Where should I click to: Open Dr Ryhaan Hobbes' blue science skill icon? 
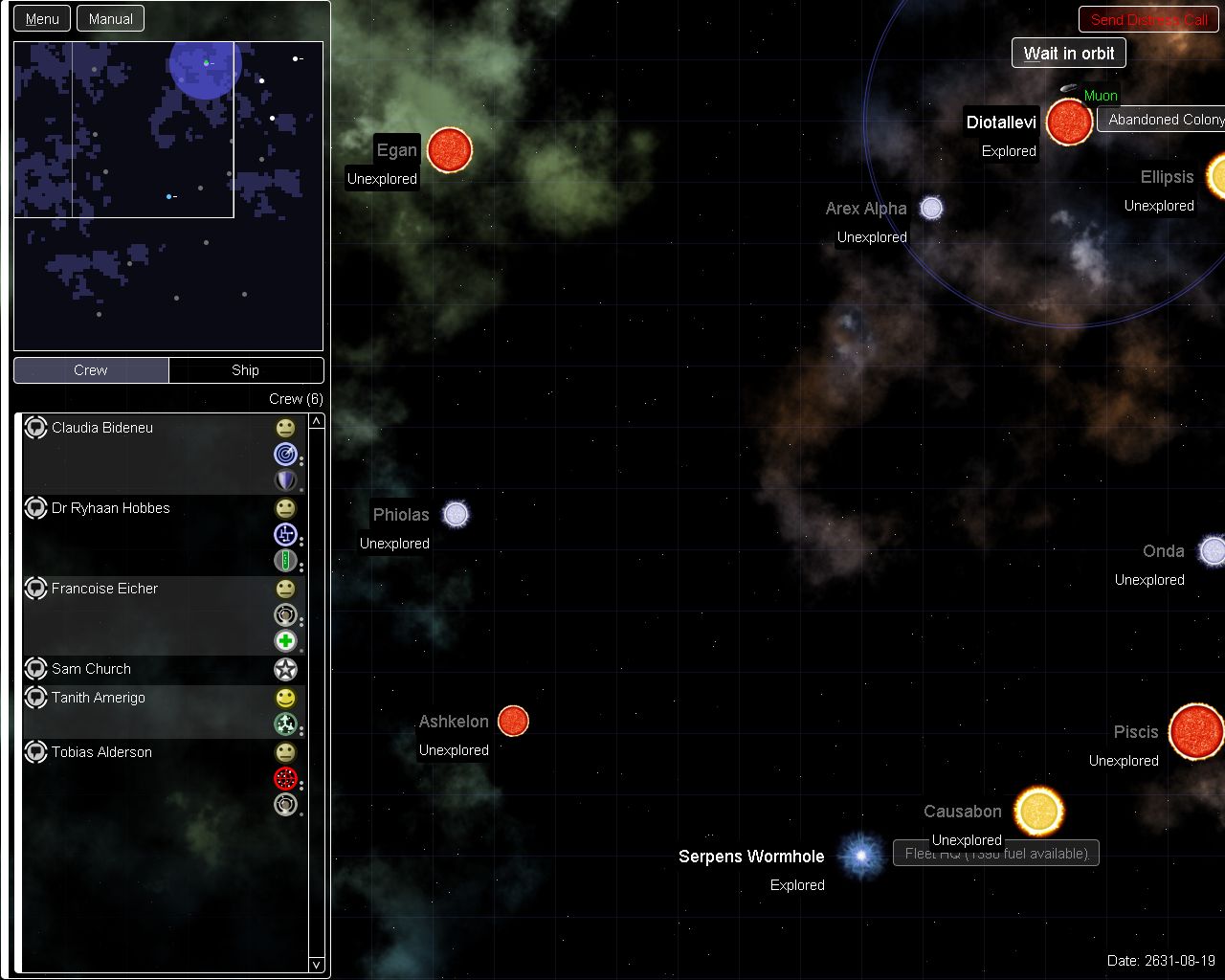[x=285, y=535]
